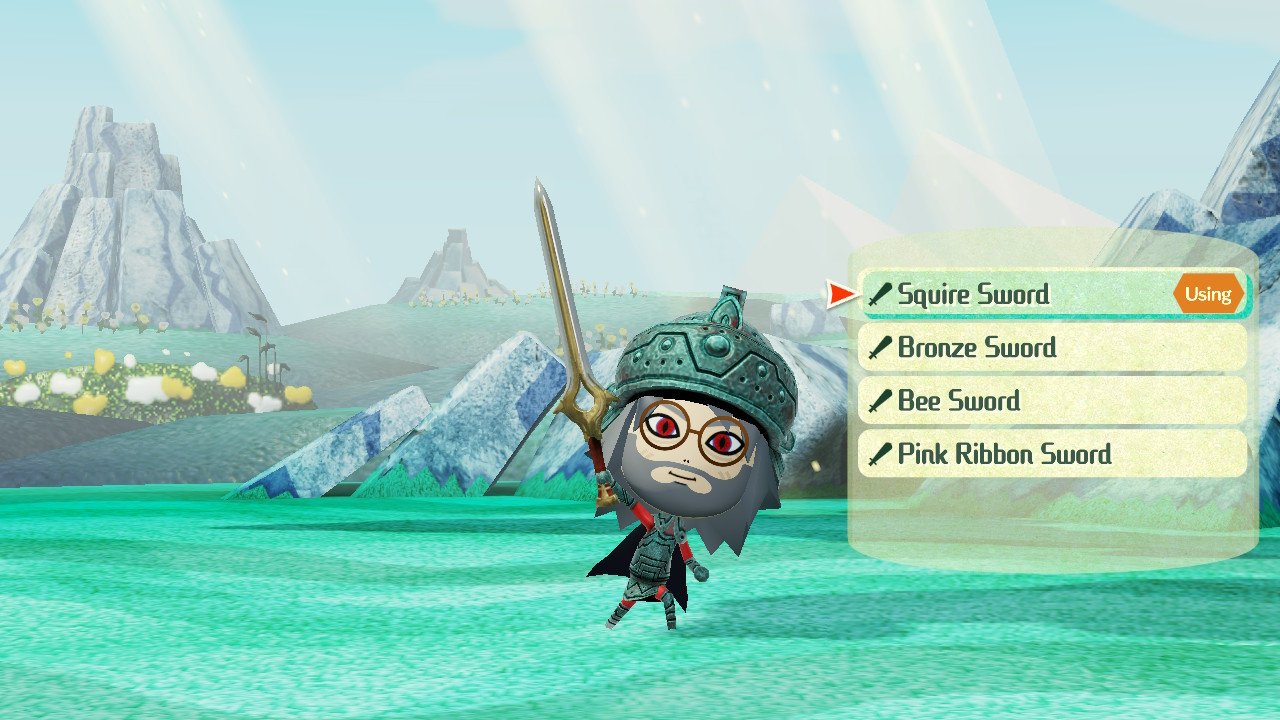Click the orange Using badge
The width and height of the screenshot is (1280, 720).
point(1208,294)
